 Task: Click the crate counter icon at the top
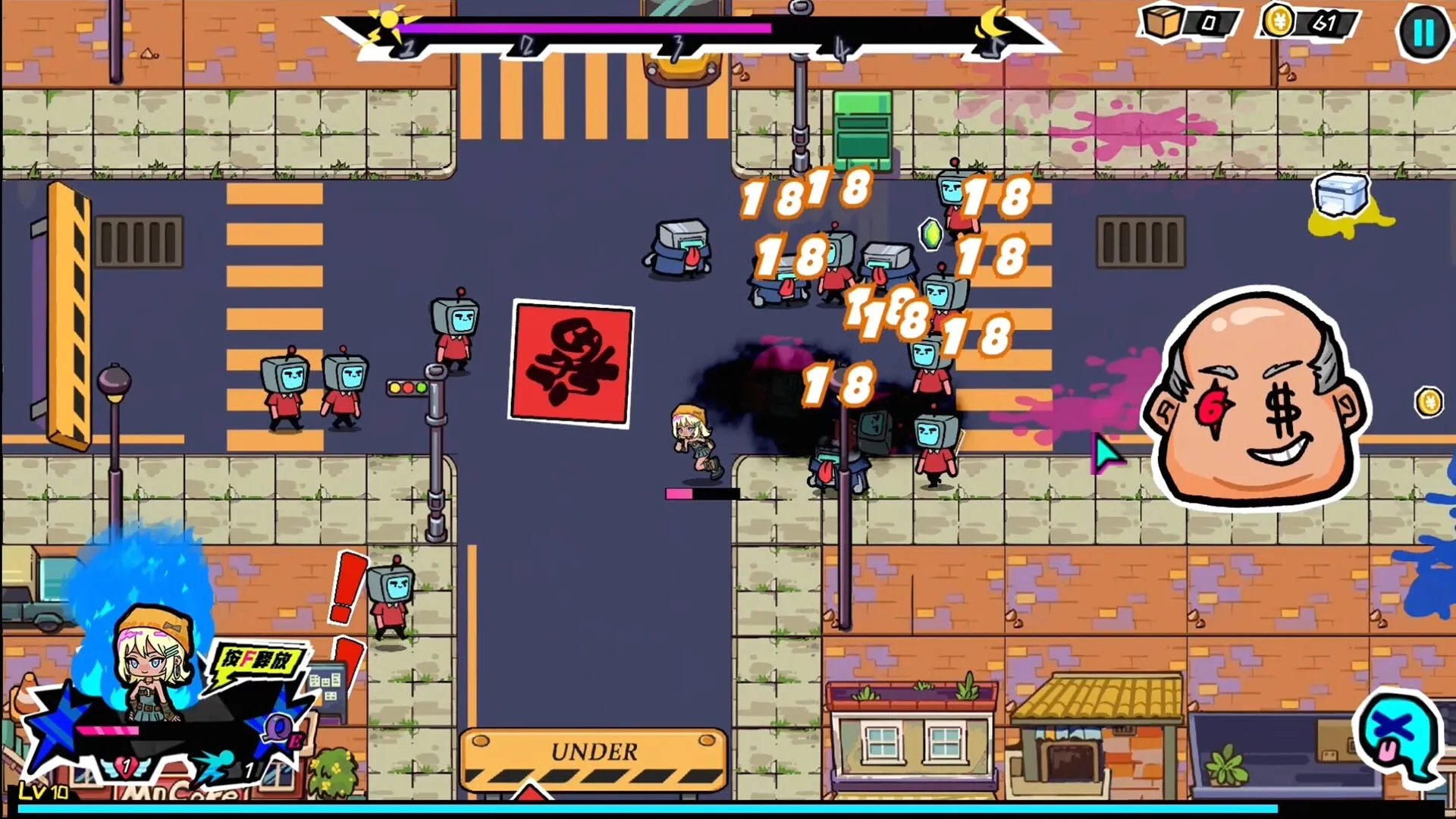(x=1163, y=21)
